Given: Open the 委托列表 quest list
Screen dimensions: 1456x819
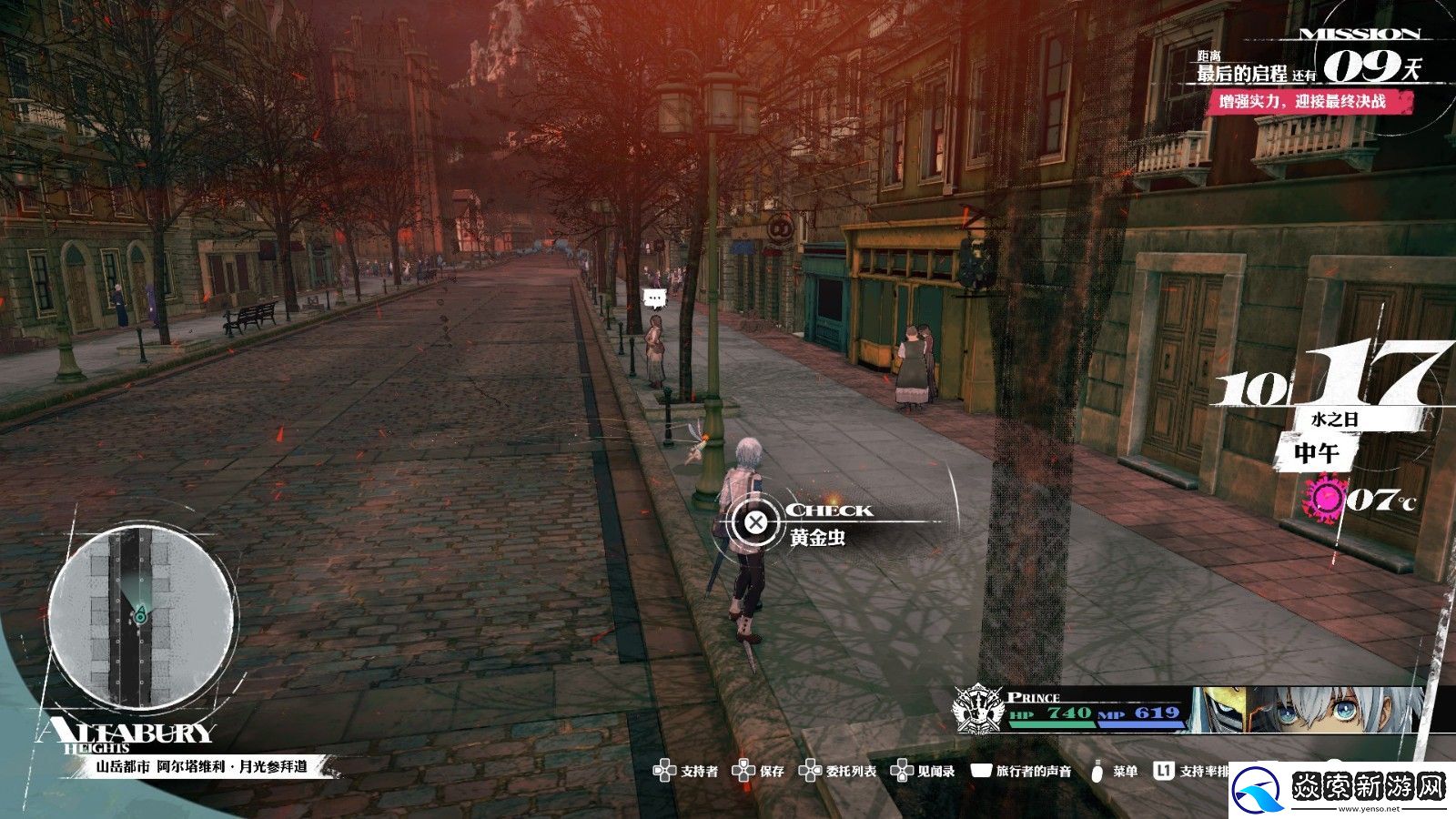Looking at the screenshot, I should coord(838,771).
